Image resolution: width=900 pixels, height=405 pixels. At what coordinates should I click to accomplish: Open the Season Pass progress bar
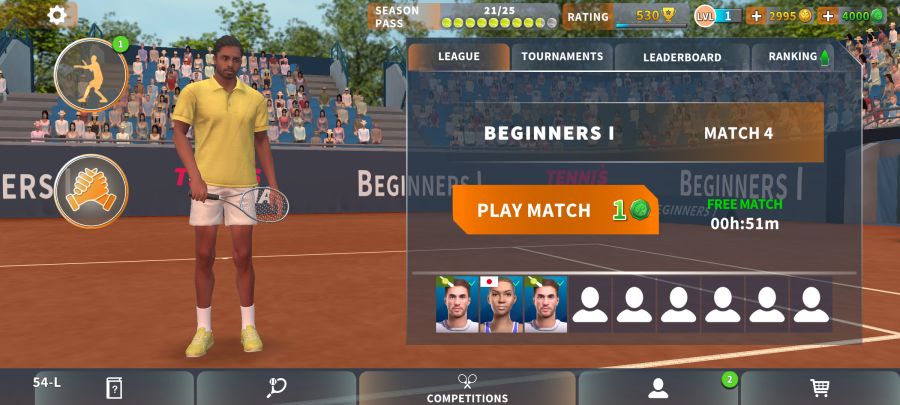[466, 16]
